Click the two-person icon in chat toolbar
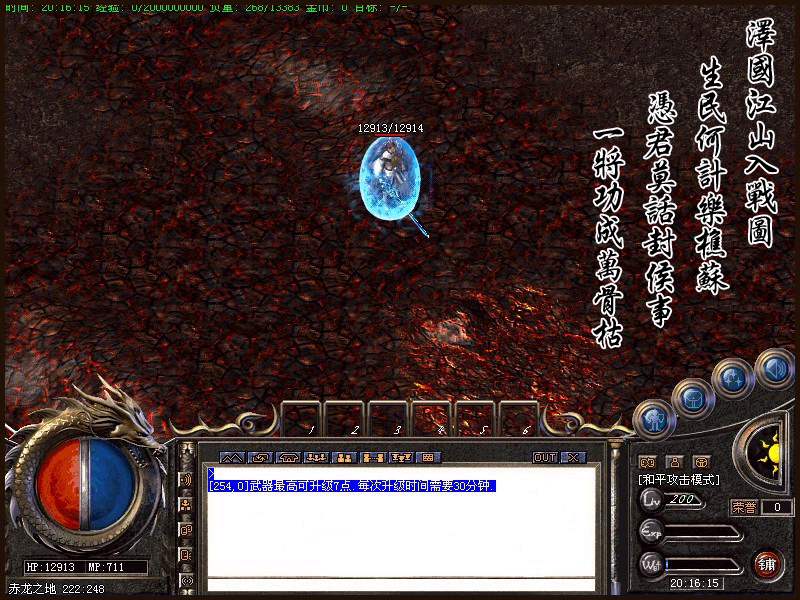 pyautogui.click(x=344, y=457)
